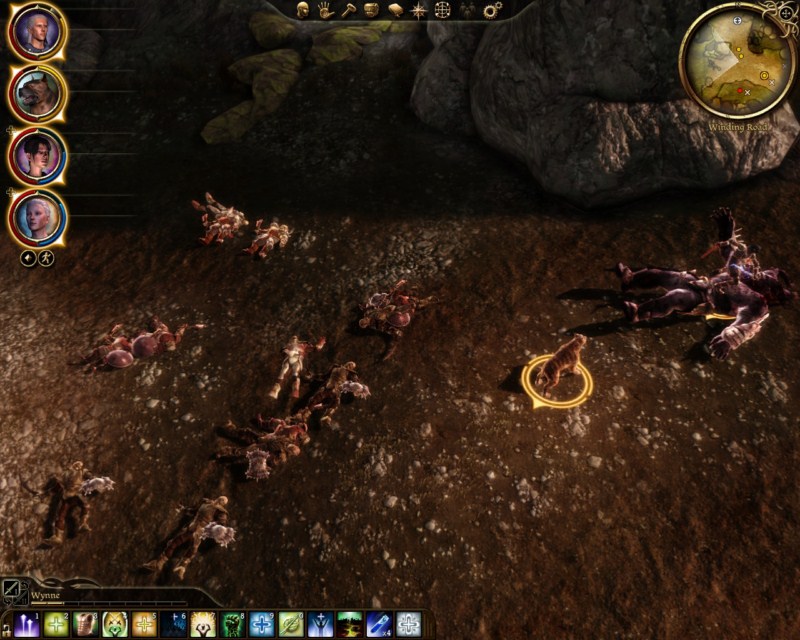
Task: Activate the torso armor spell in slot 3
Action: 86,625
